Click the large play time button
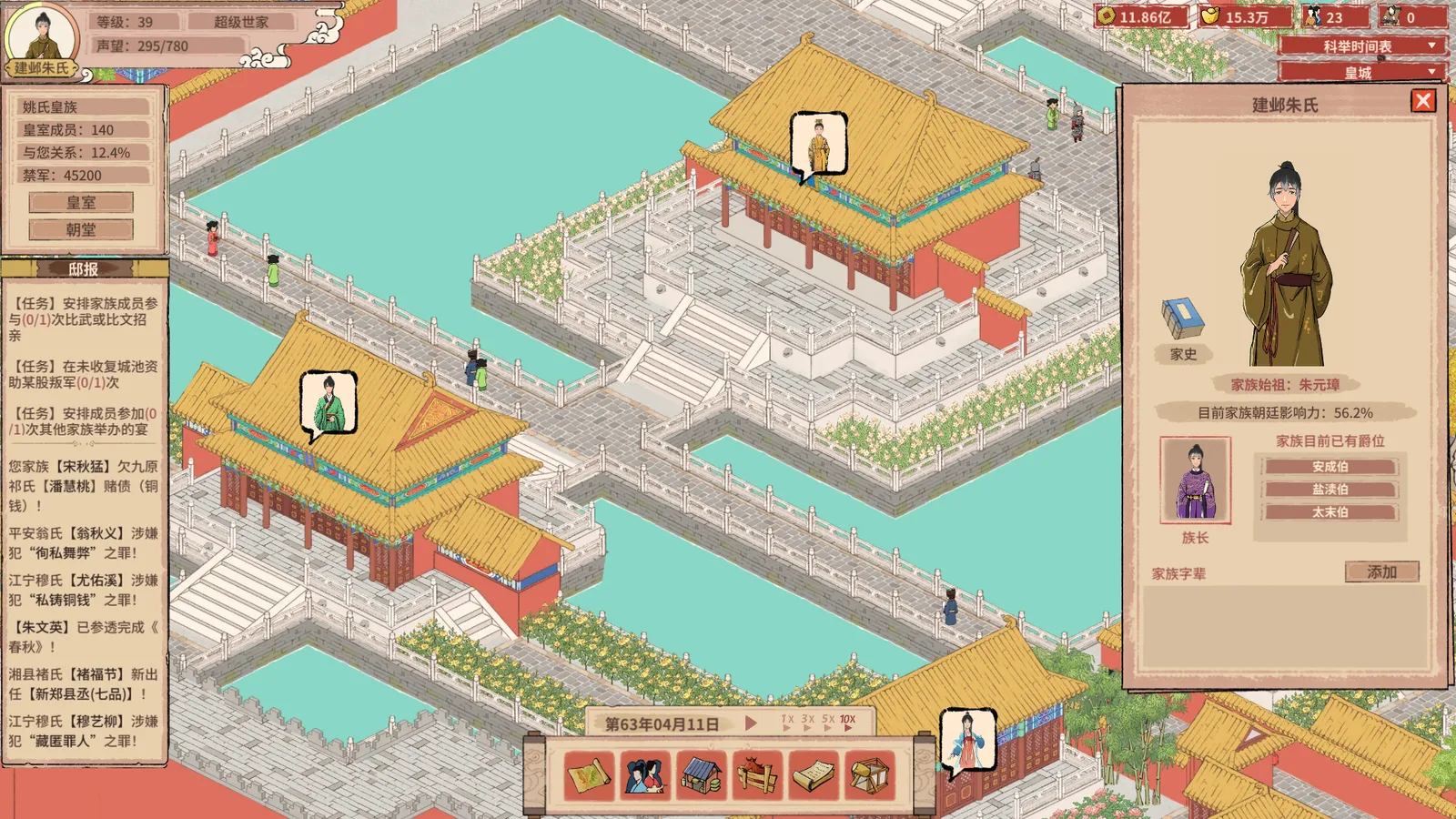1456x819 pixels. click(x=751, y=723)
